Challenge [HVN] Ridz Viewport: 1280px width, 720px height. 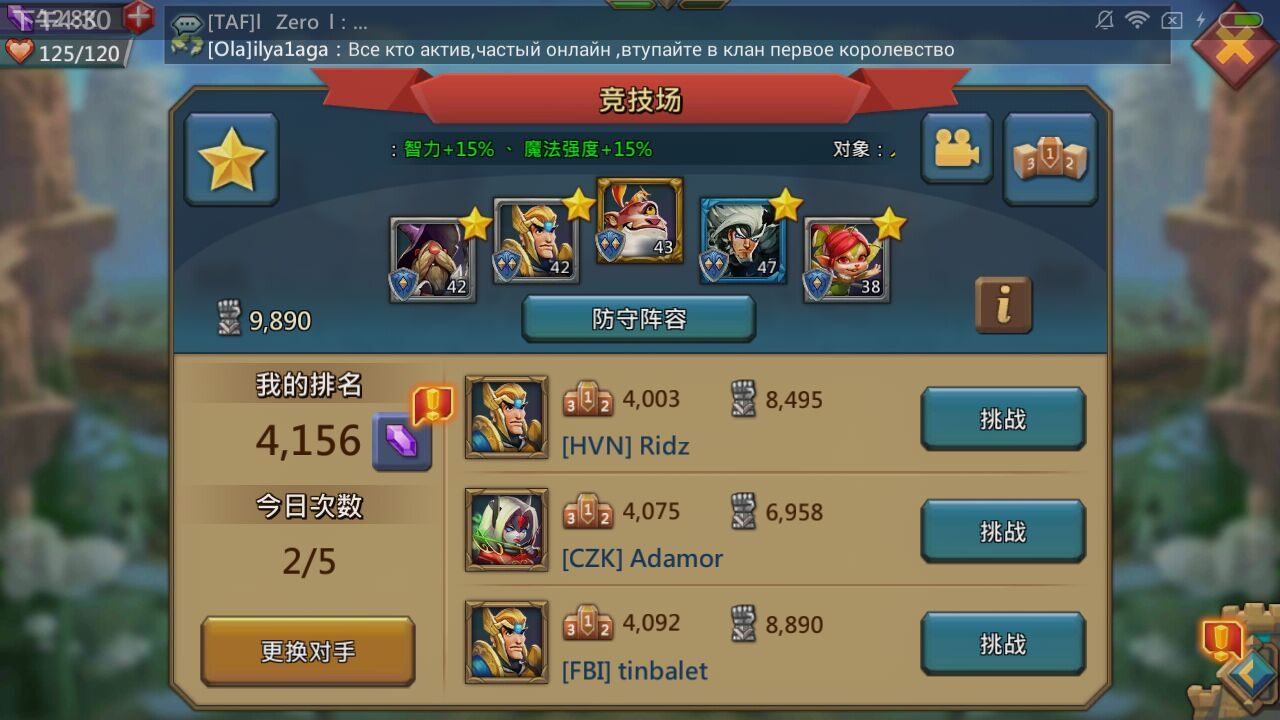(x=1002, y=419)
